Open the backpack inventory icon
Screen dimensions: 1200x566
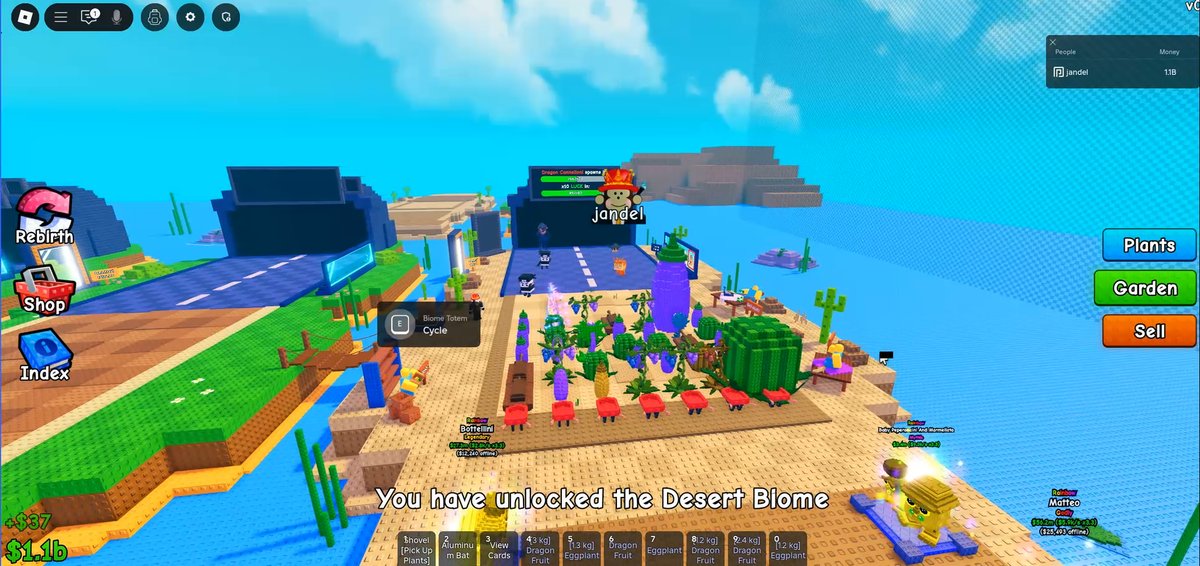(x=154, y=17)
